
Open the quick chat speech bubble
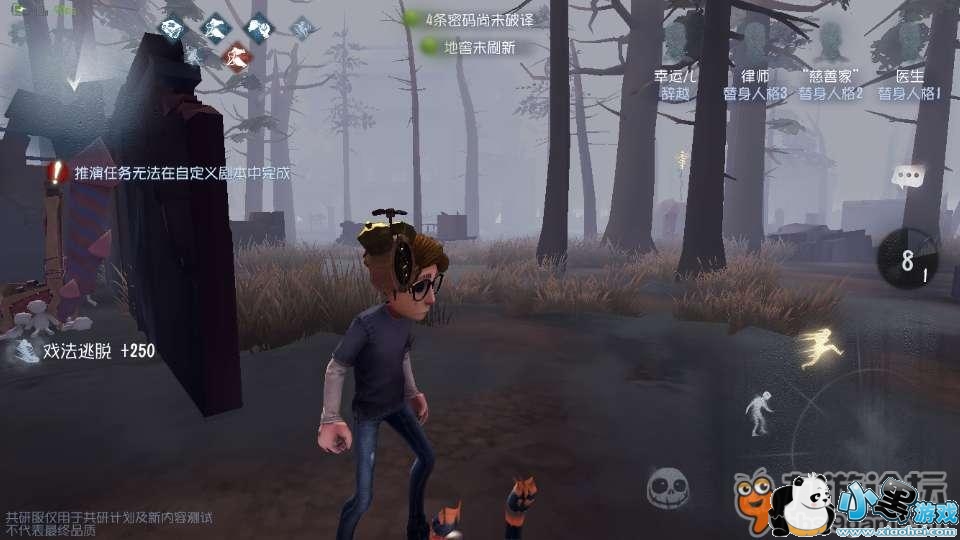pyautogui.click(x=909, y=178)
